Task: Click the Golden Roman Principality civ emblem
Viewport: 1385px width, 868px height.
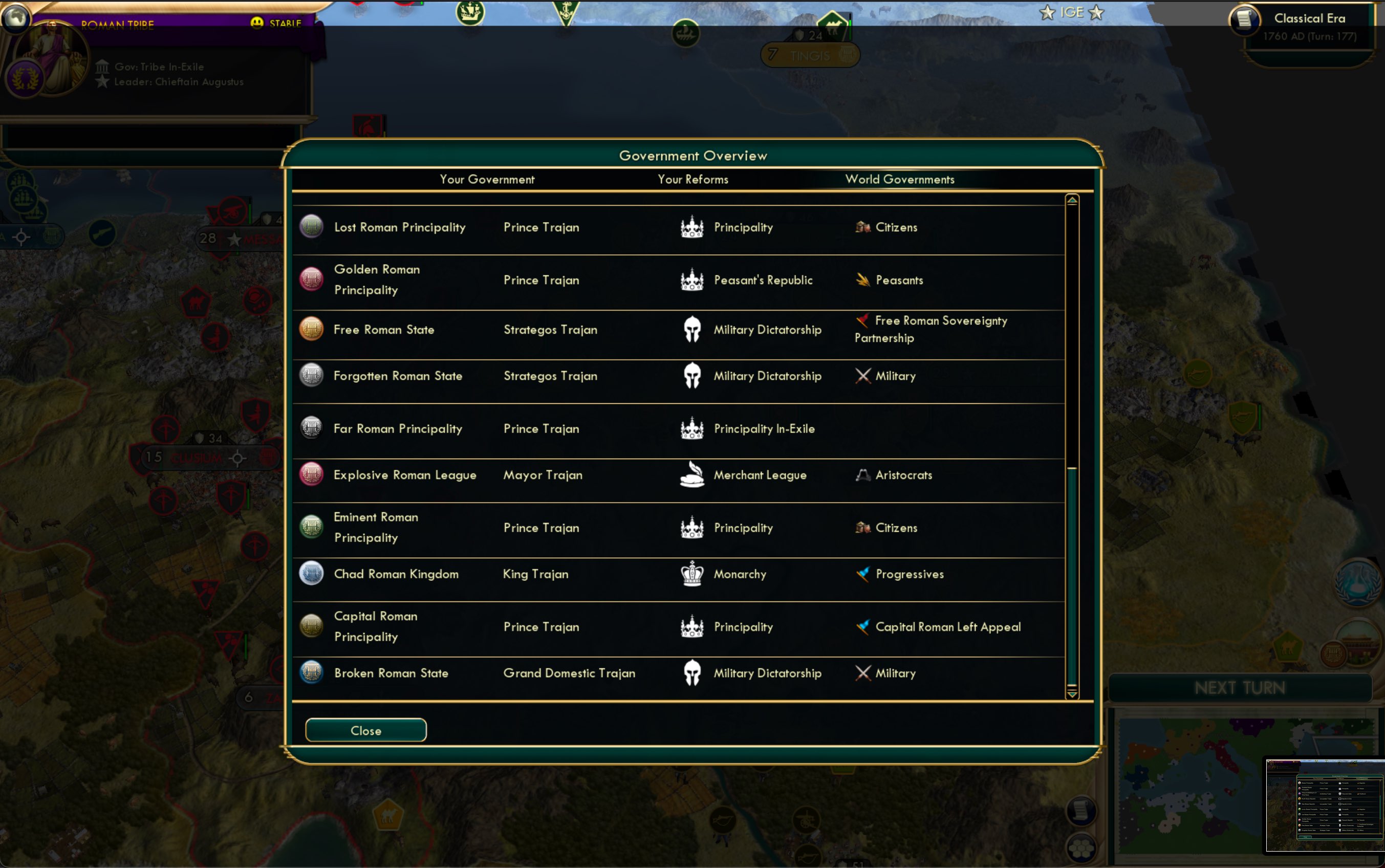Action: 311,279
